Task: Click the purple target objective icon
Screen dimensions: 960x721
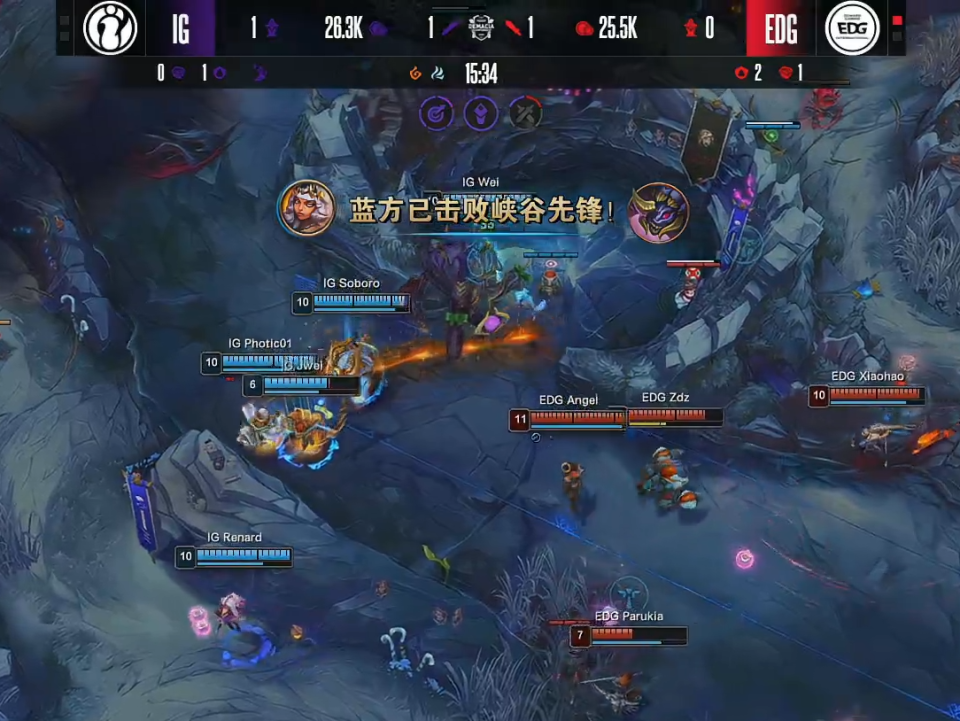Action: 436,113
